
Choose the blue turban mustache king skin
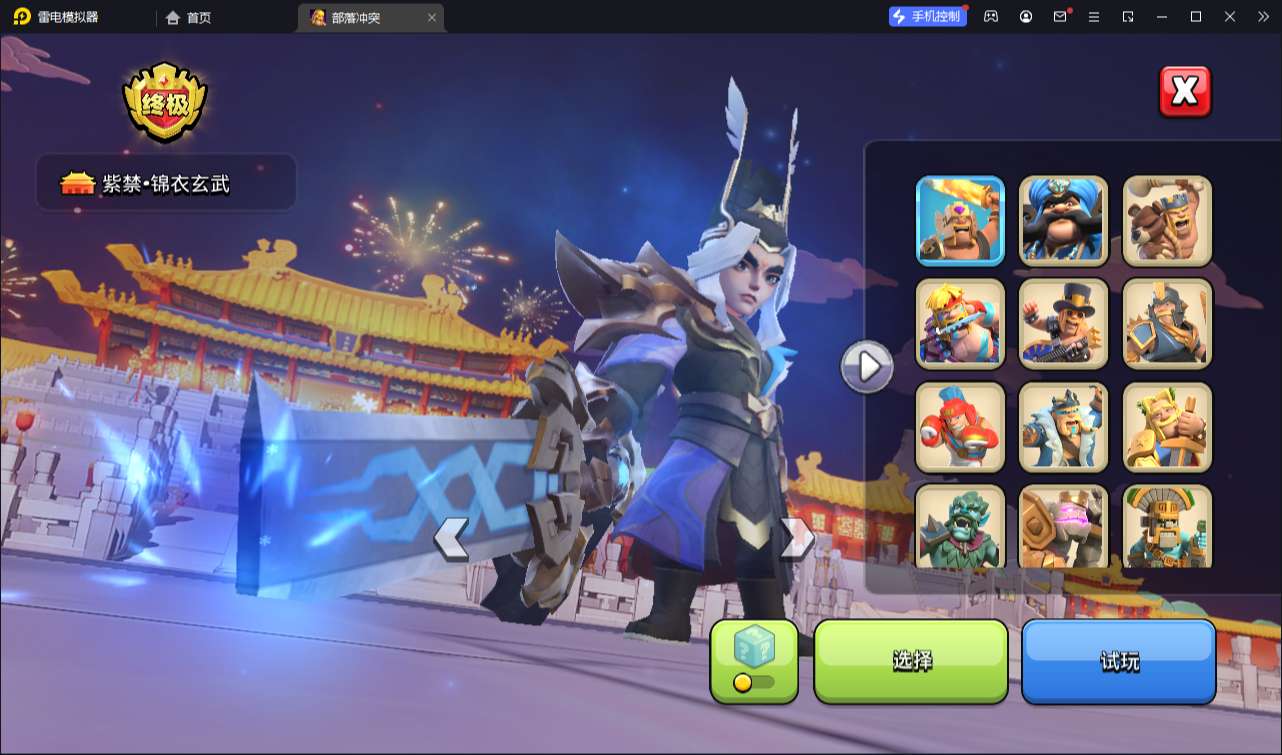pos(1063,221)
